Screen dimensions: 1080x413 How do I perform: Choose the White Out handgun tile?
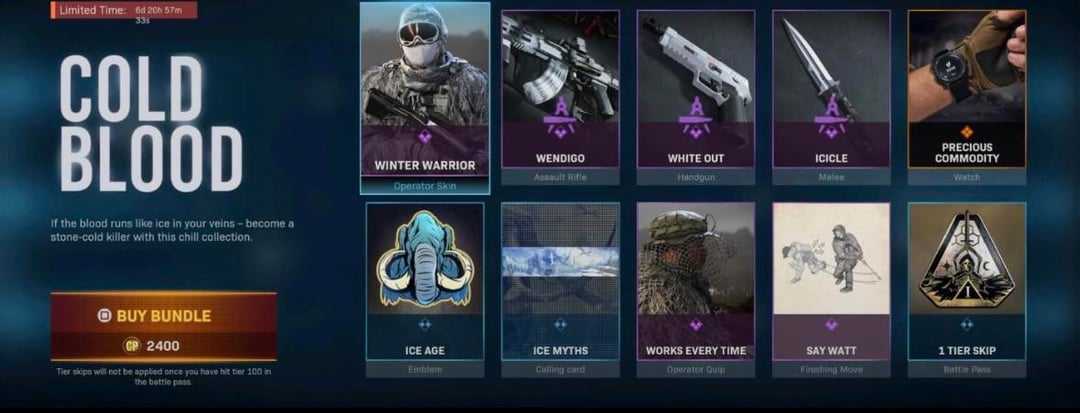695,97
